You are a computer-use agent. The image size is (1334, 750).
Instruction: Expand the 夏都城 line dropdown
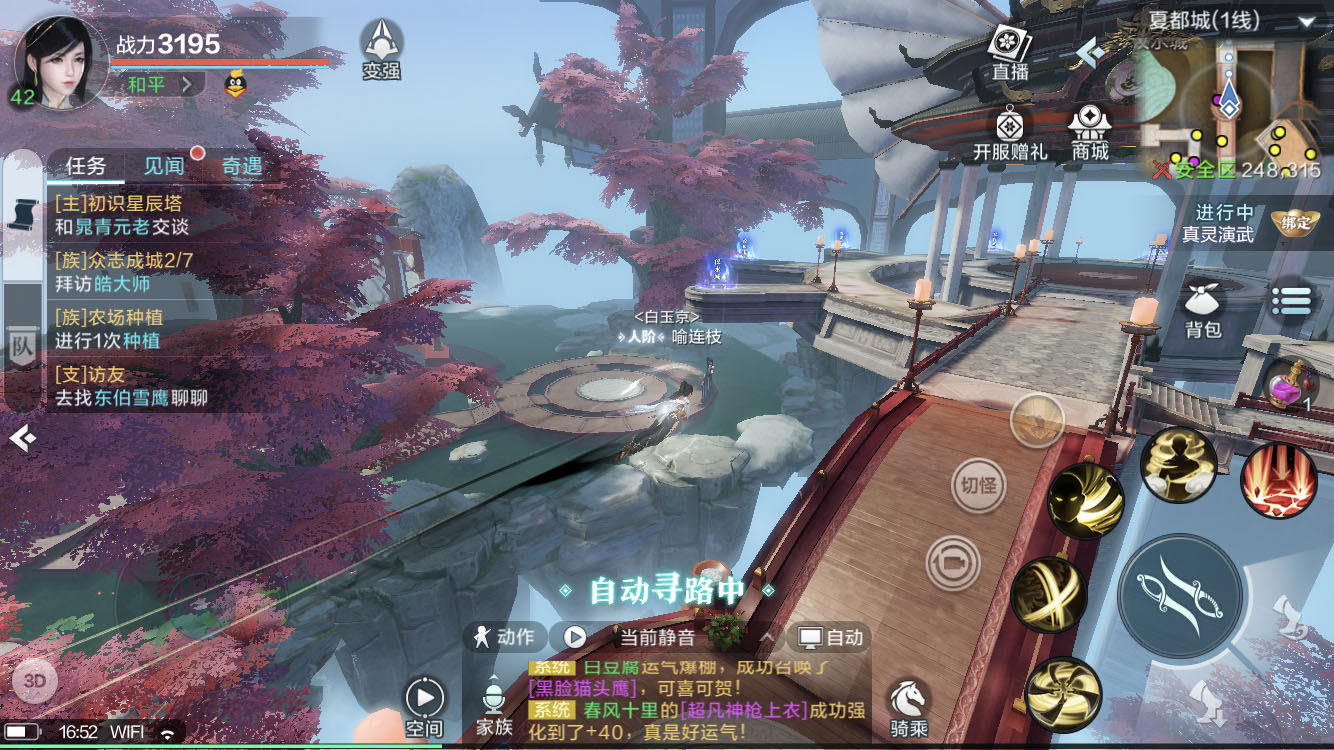1306,20
